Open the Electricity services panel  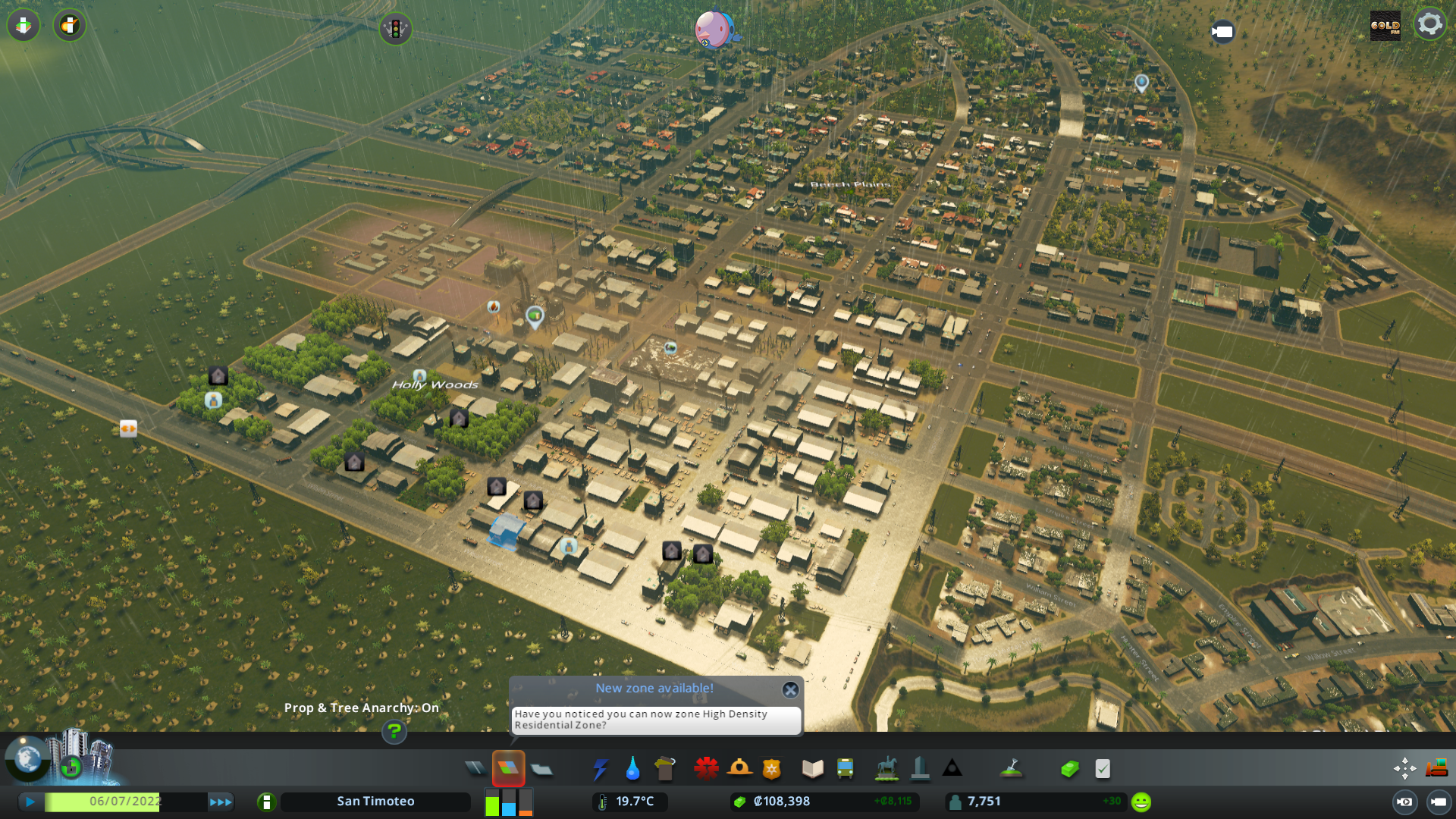(601, 768)
